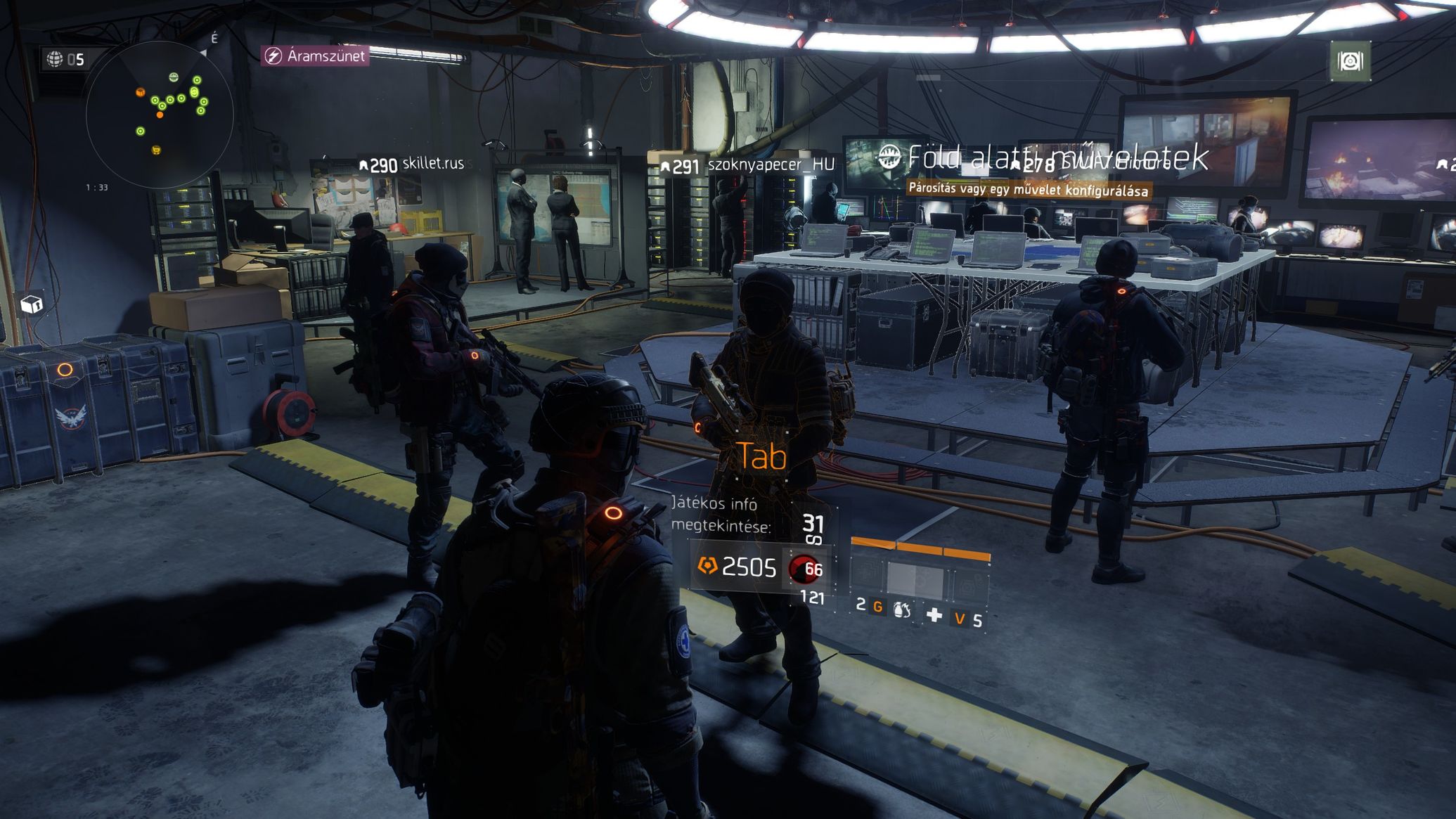This screenshot has width=1456, height=819.
Task: Select the Áramszünet mission tracker
Action: click(315, 56)
